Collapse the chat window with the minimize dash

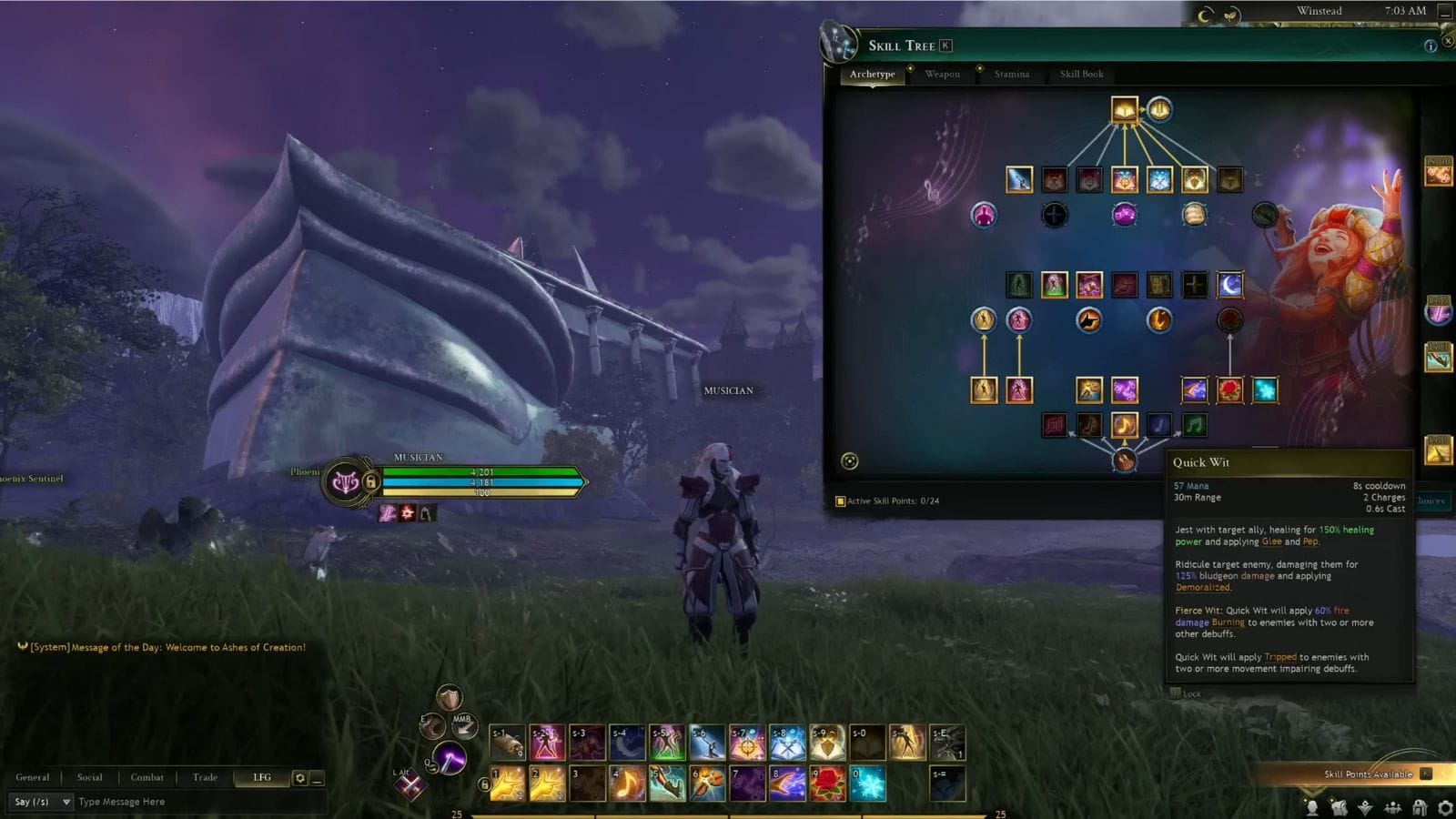316,780
